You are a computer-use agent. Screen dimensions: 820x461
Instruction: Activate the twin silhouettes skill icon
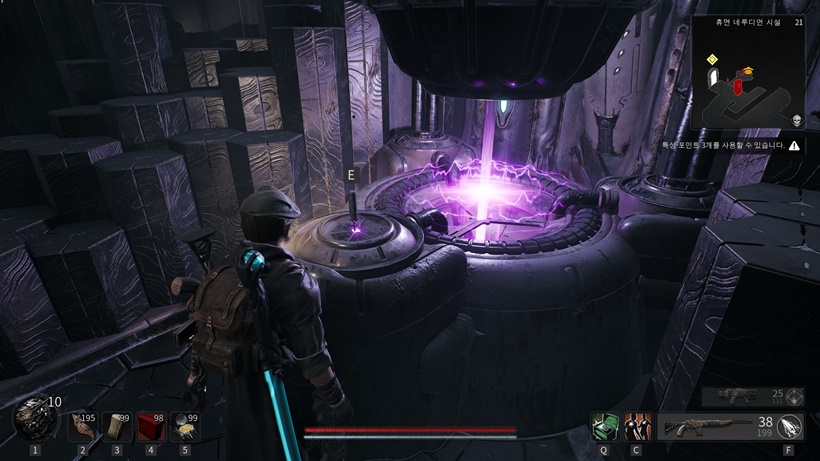(637, 427)
